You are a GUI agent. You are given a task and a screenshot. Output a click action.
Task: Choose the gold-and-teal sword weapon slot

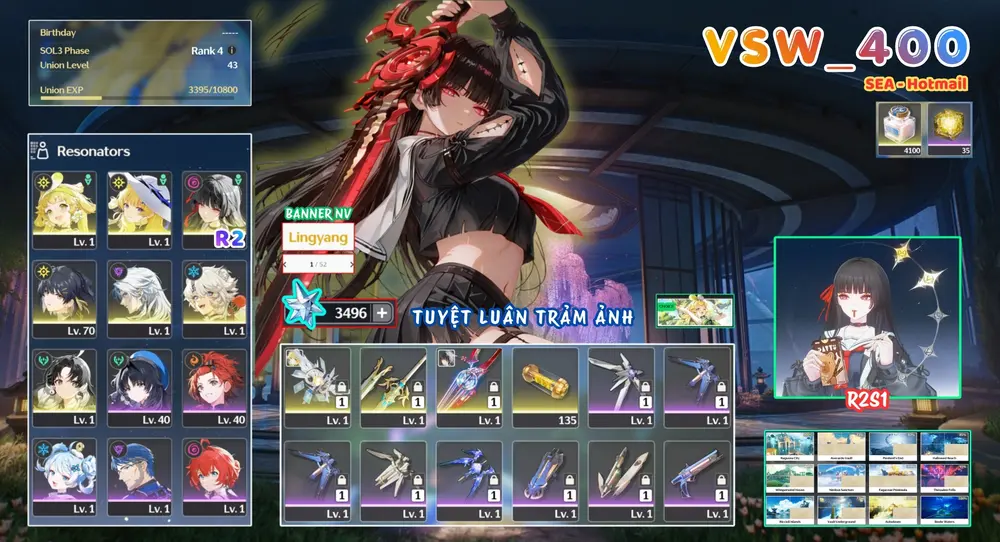tap(393, 387)
